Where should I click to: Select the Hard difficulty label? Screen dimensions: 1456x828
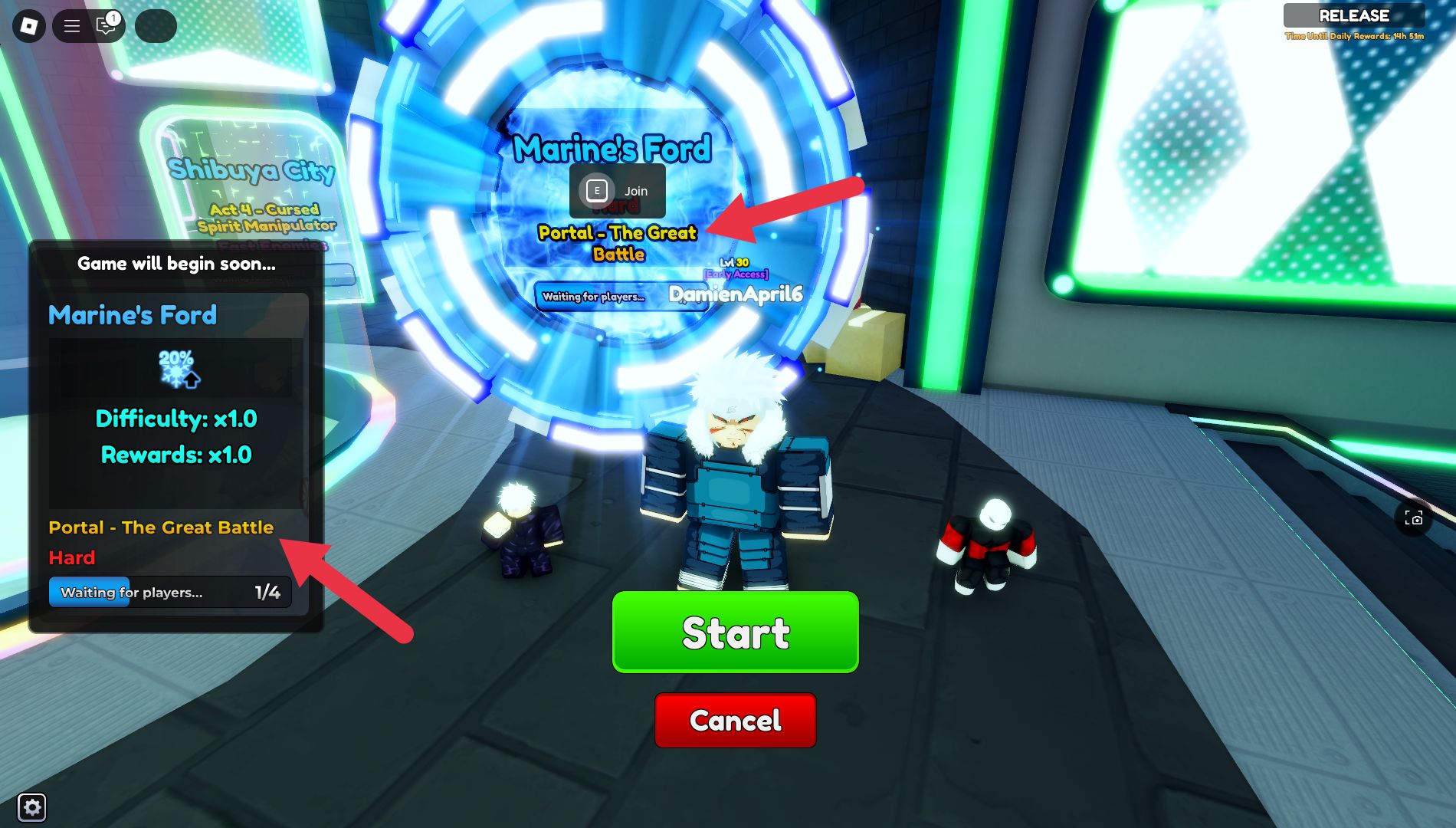tap(72, 557)
